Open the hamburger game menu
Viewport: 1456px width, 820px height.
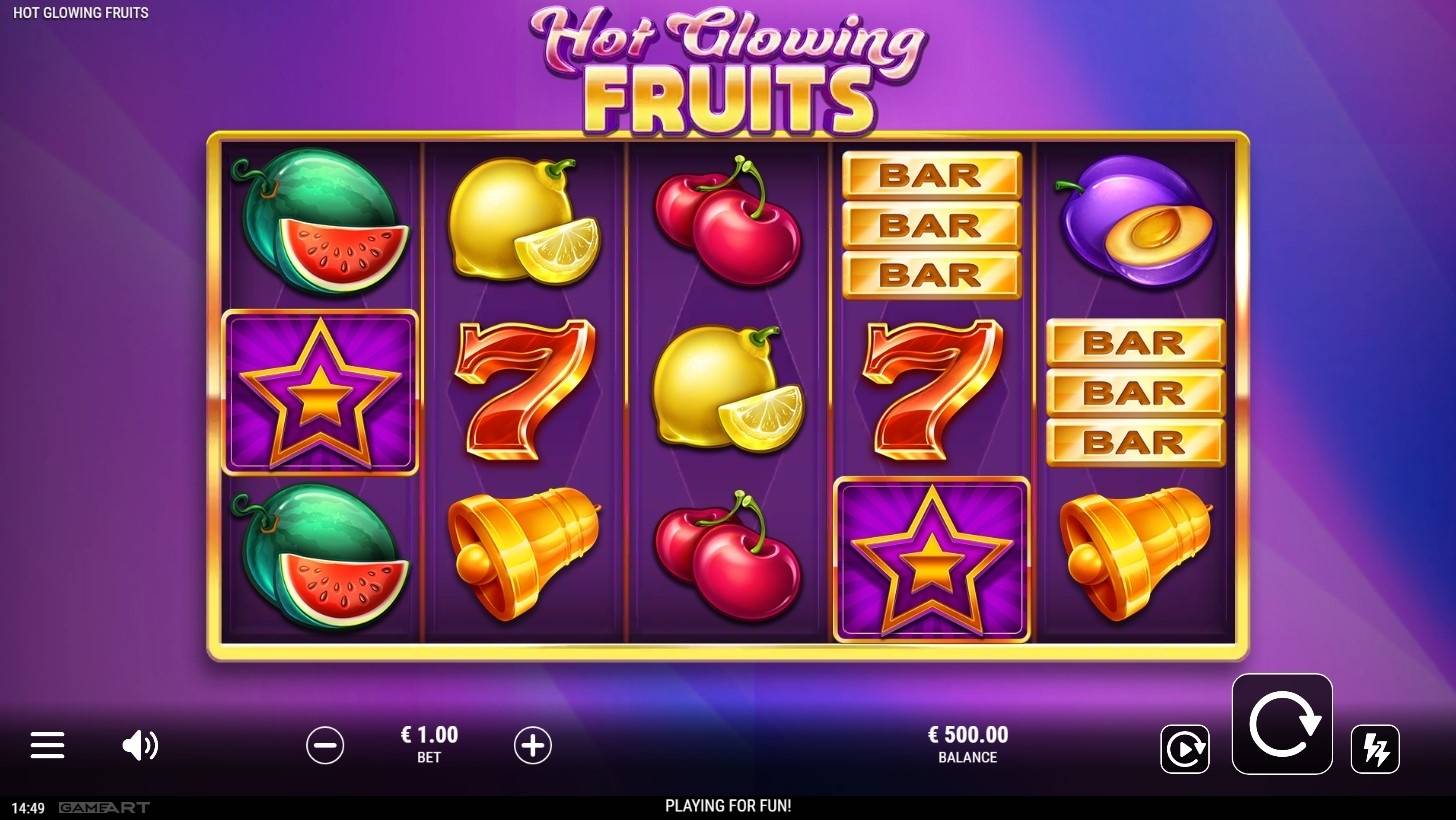[x=46, y=745]
